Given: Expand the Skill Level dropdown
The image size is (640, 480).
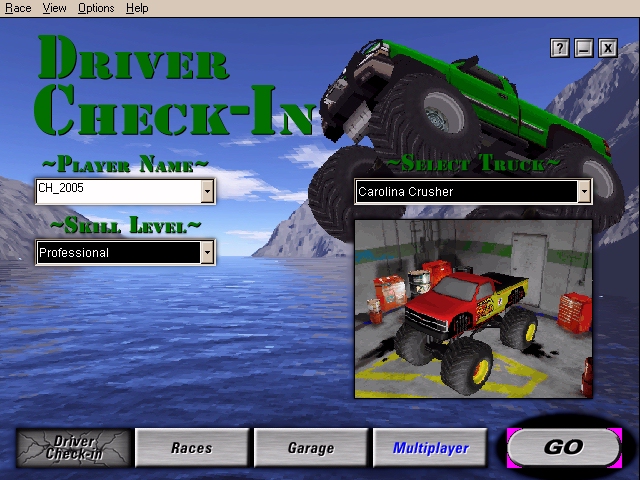Looking at the screenshot, I should tap(207, 253).
